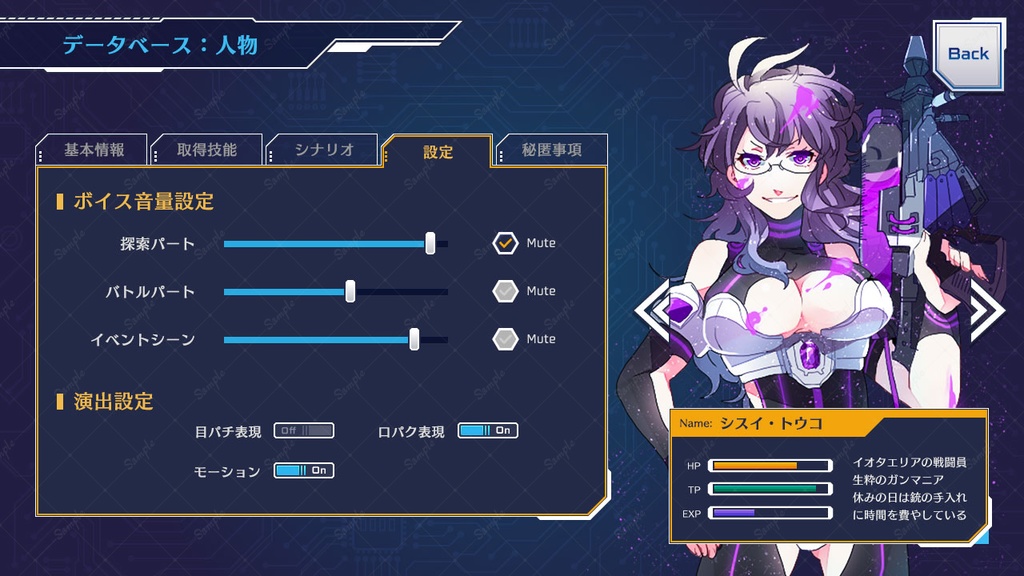Image resolution: width=1024 pixels, height=576 pixels.
Task: Turn on the 目パチ表現 toggle
Action: [304, 431]
